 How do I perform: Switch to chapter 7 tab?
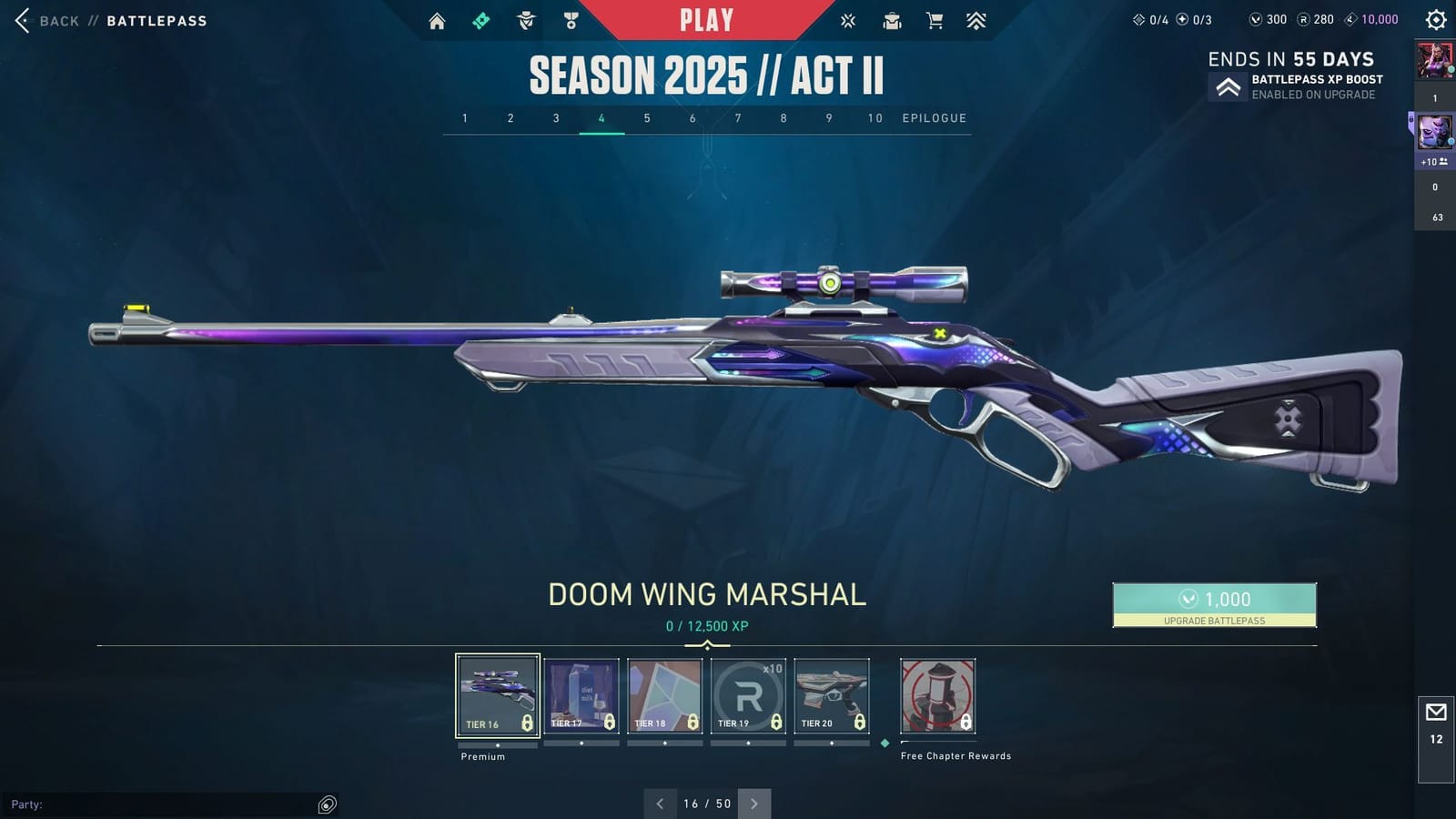[738, 118]
